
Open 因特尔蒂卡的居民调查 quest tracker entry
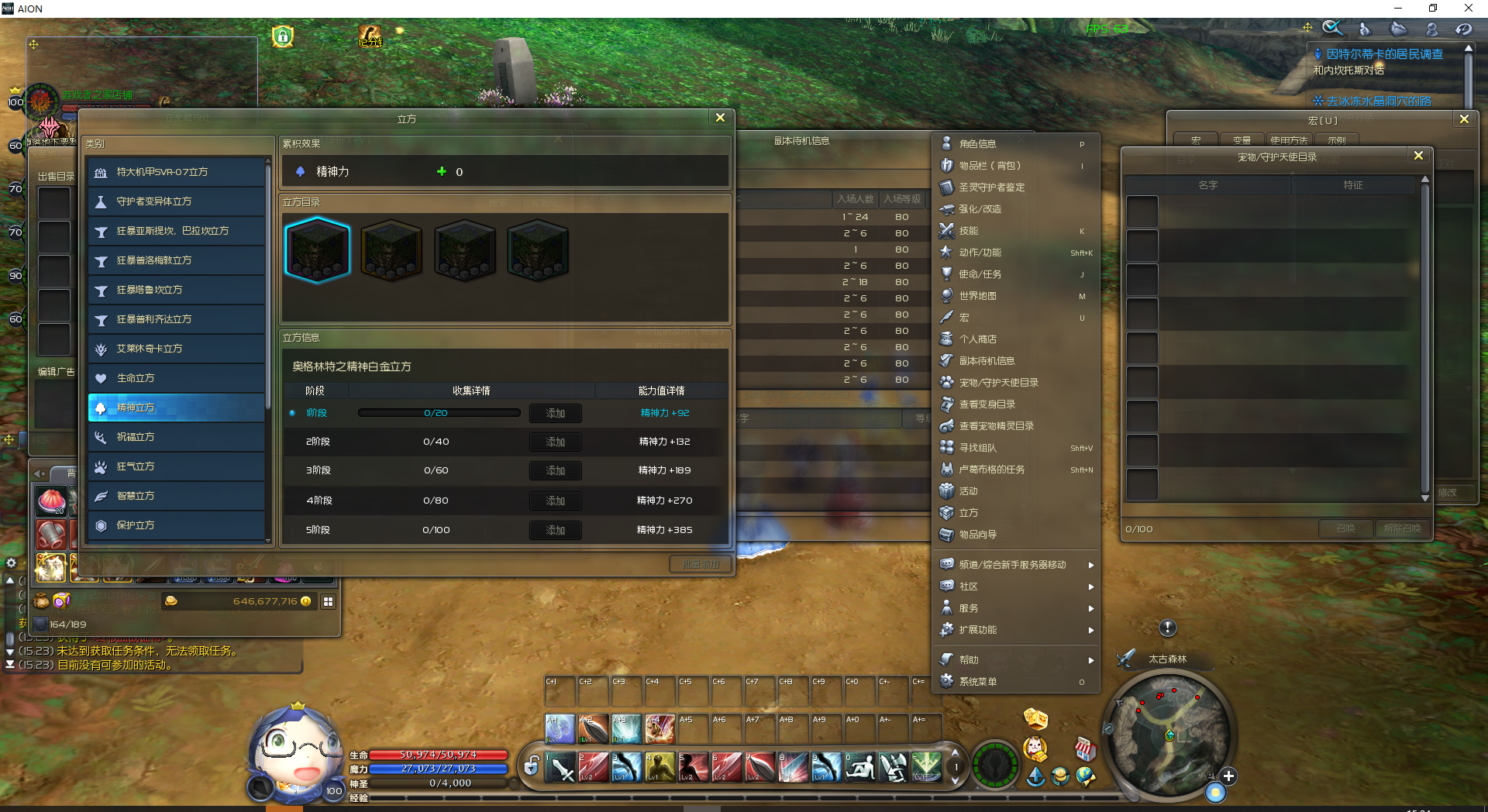coord(1384,54)
